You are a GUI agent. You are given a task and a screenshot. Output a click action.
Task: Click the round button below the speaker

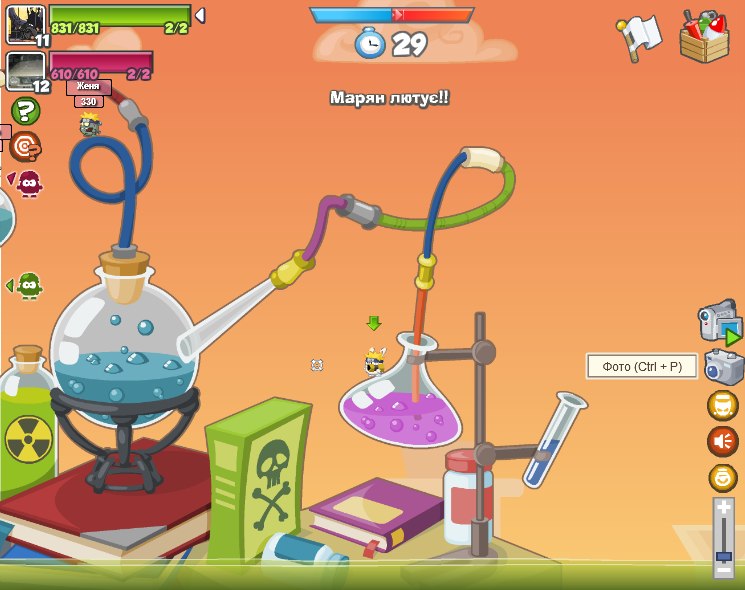pos(722,477)
